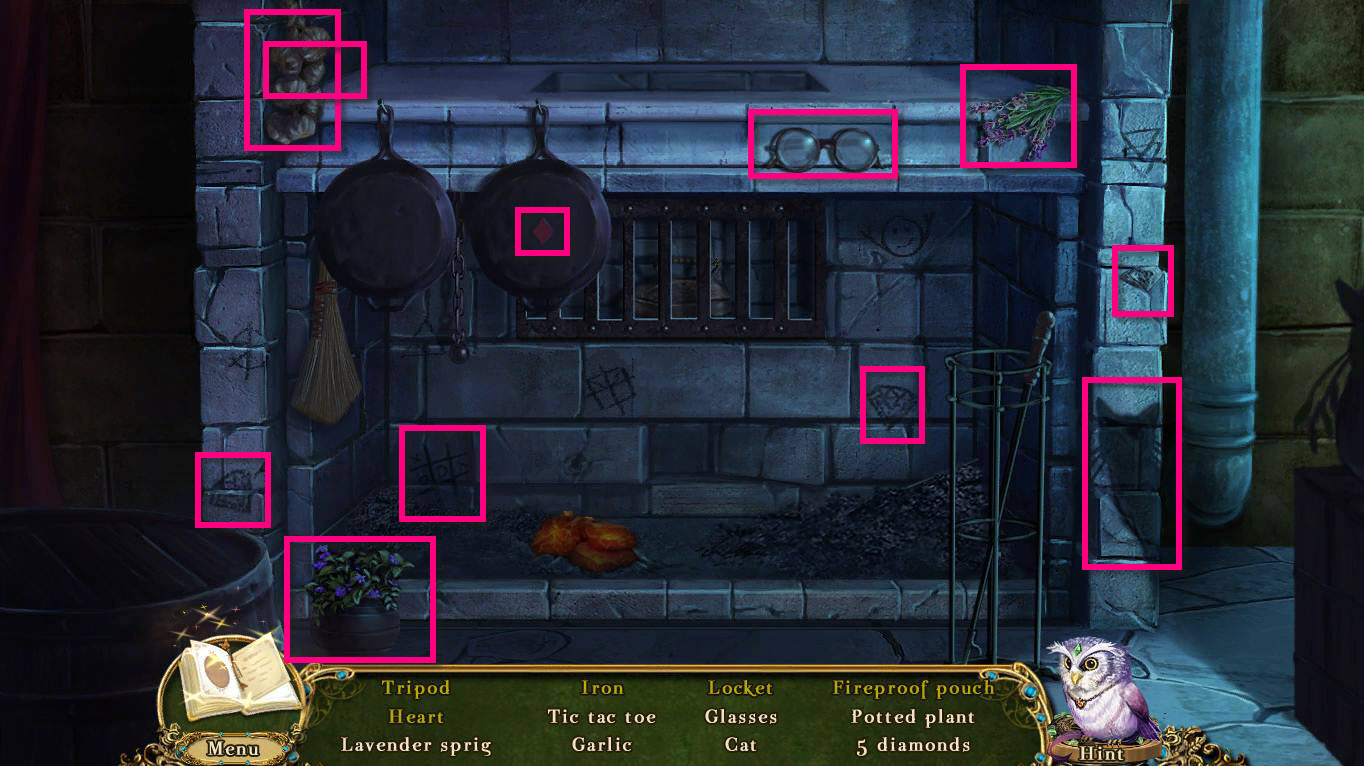Select "Garlic" from the item list
Screen dimensions: 1364x766
601,745
